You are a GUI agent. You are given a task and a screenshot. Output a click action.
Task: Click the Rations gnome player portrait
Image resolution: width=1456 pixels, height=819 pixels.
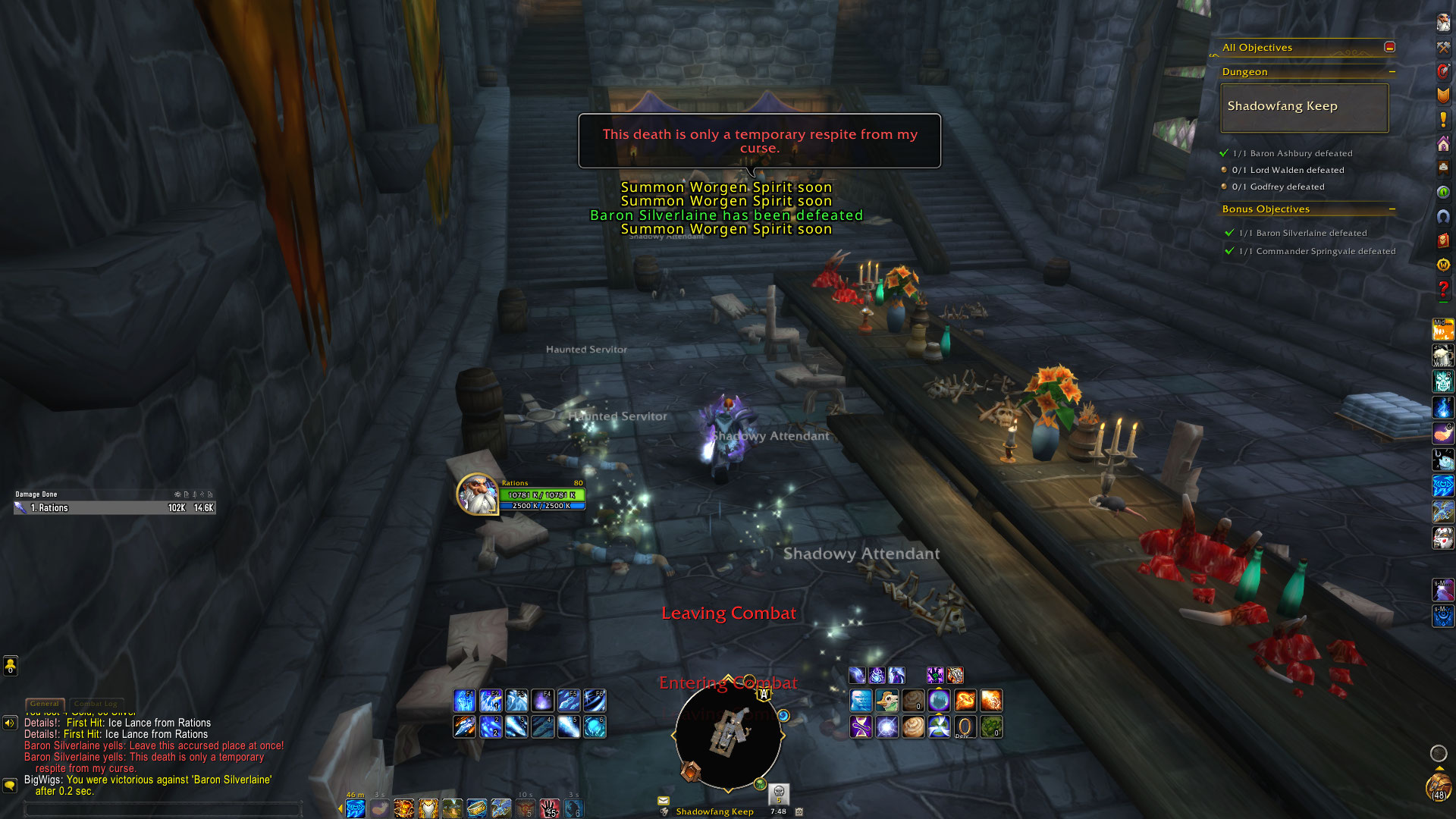(x=477, y=494)
